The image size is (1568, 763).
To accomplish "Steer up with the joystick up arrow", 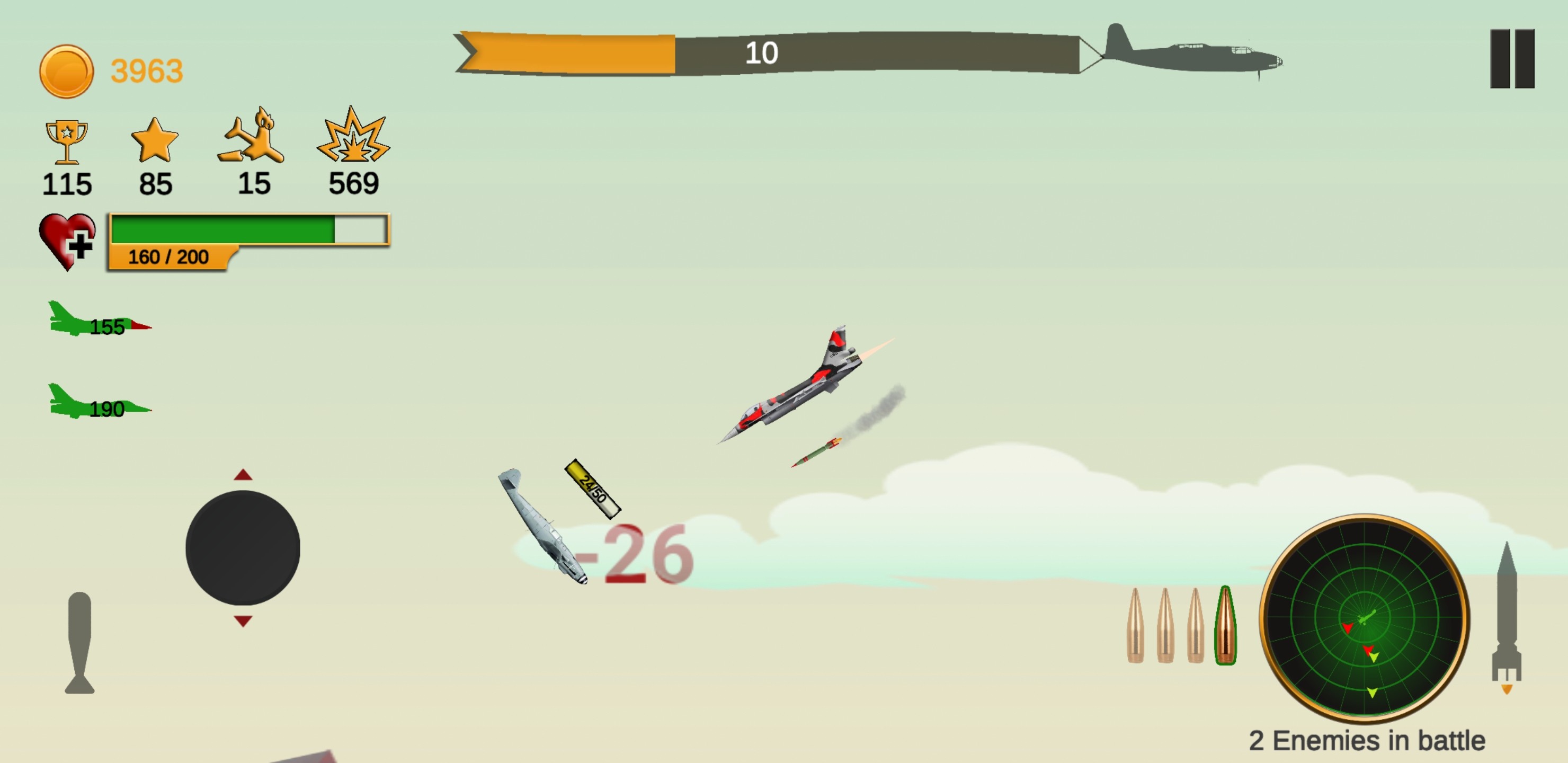I will point(243,474).
